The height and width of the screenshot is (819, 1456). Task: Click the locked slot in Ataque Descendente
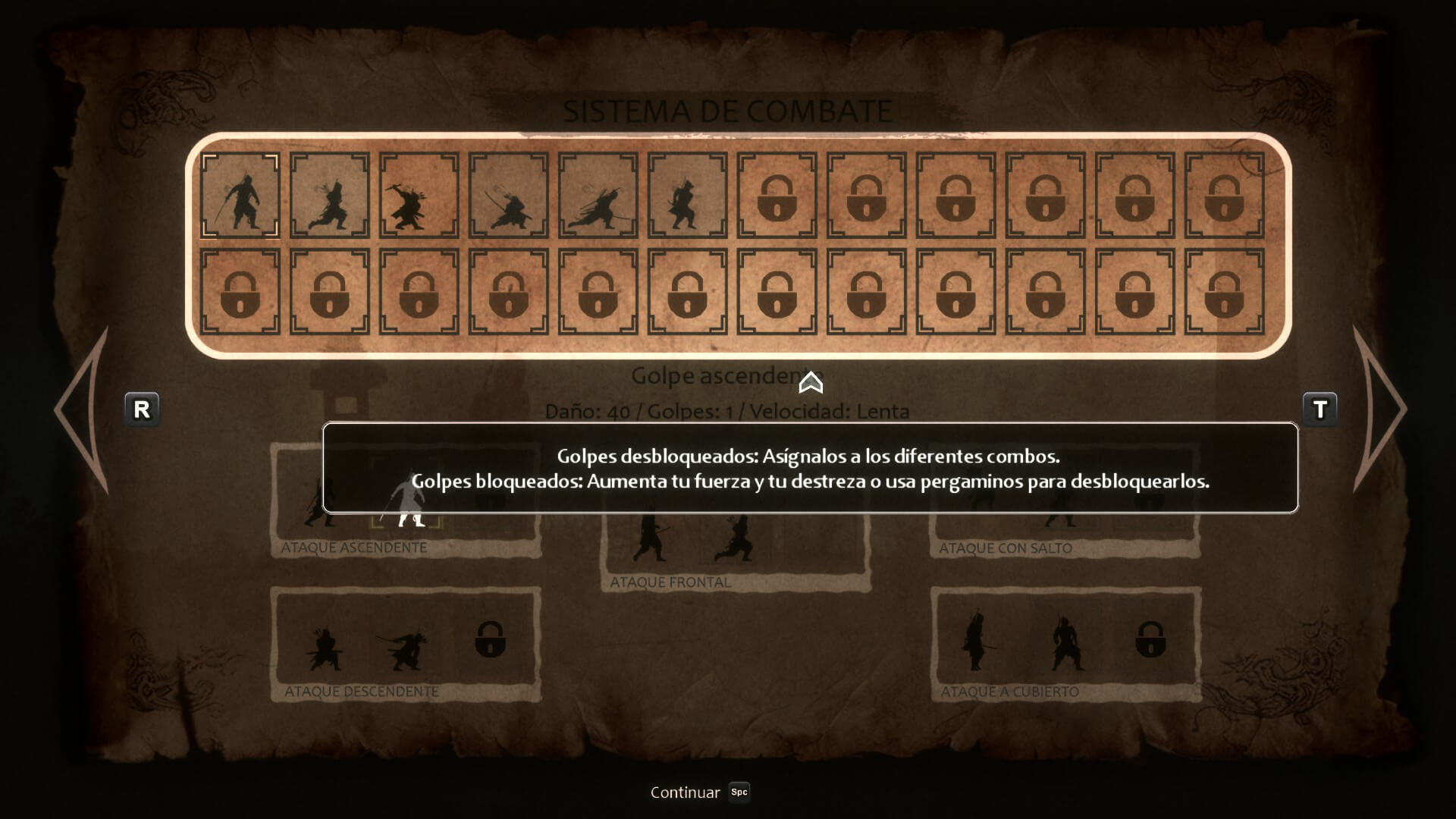[490, 640]
